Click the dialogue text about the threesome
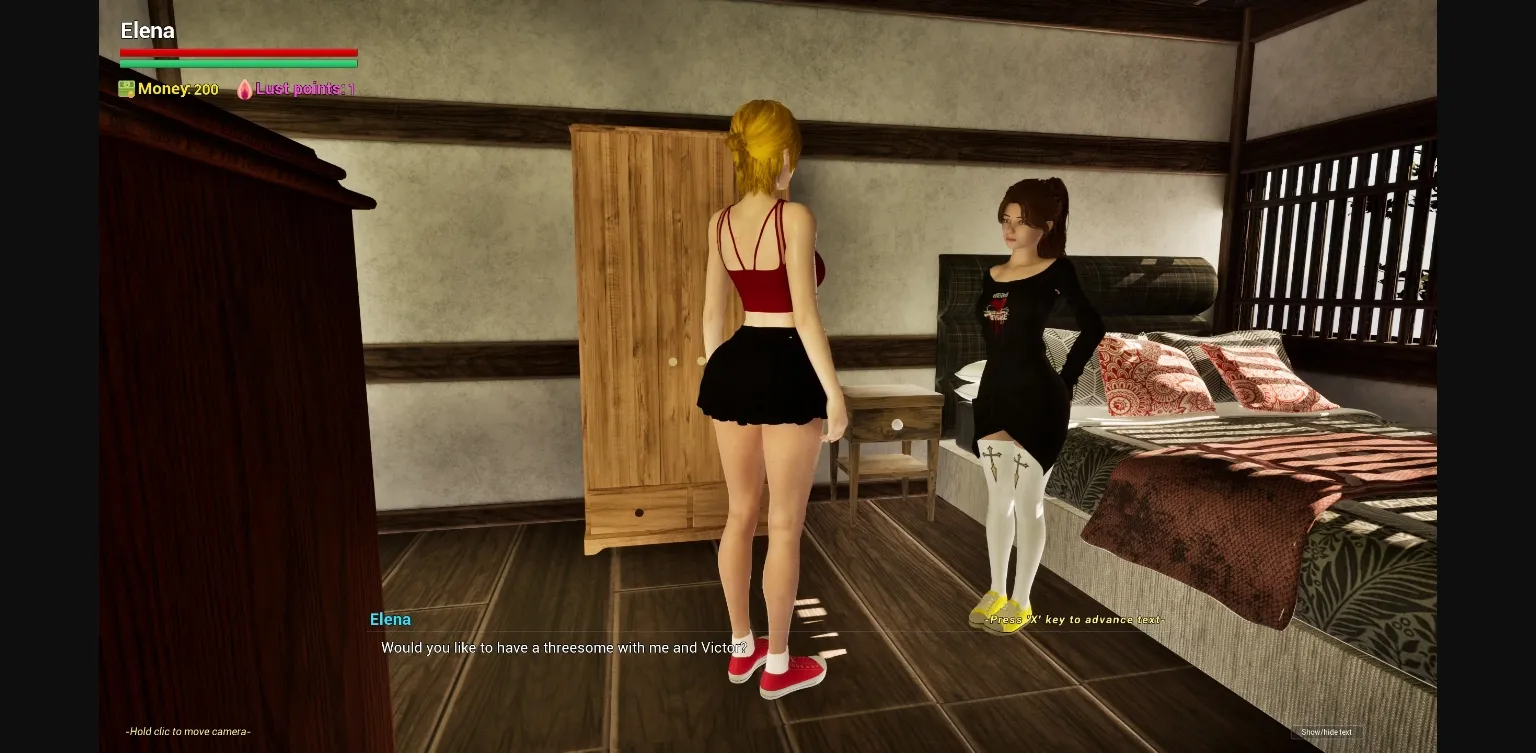 (563, 647)
